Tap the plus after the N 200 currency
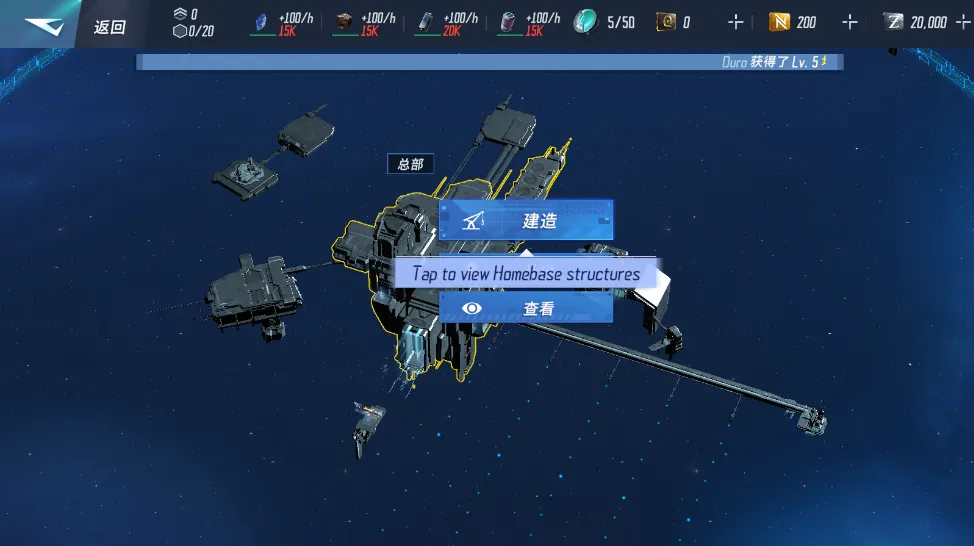This screenshot has width=974, height=546. 849,22
